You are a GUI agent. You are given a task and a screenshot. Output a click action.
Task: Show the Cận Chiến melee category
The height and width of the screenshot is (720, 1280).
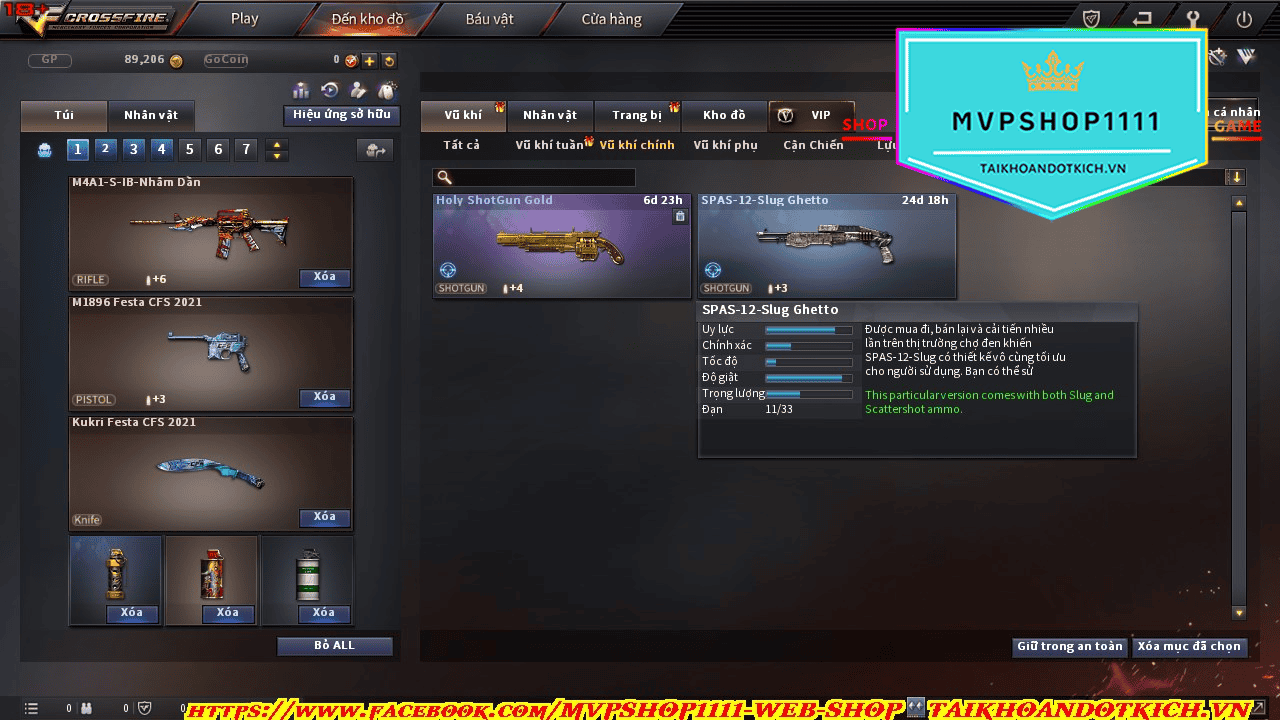(x=813, y=145)
